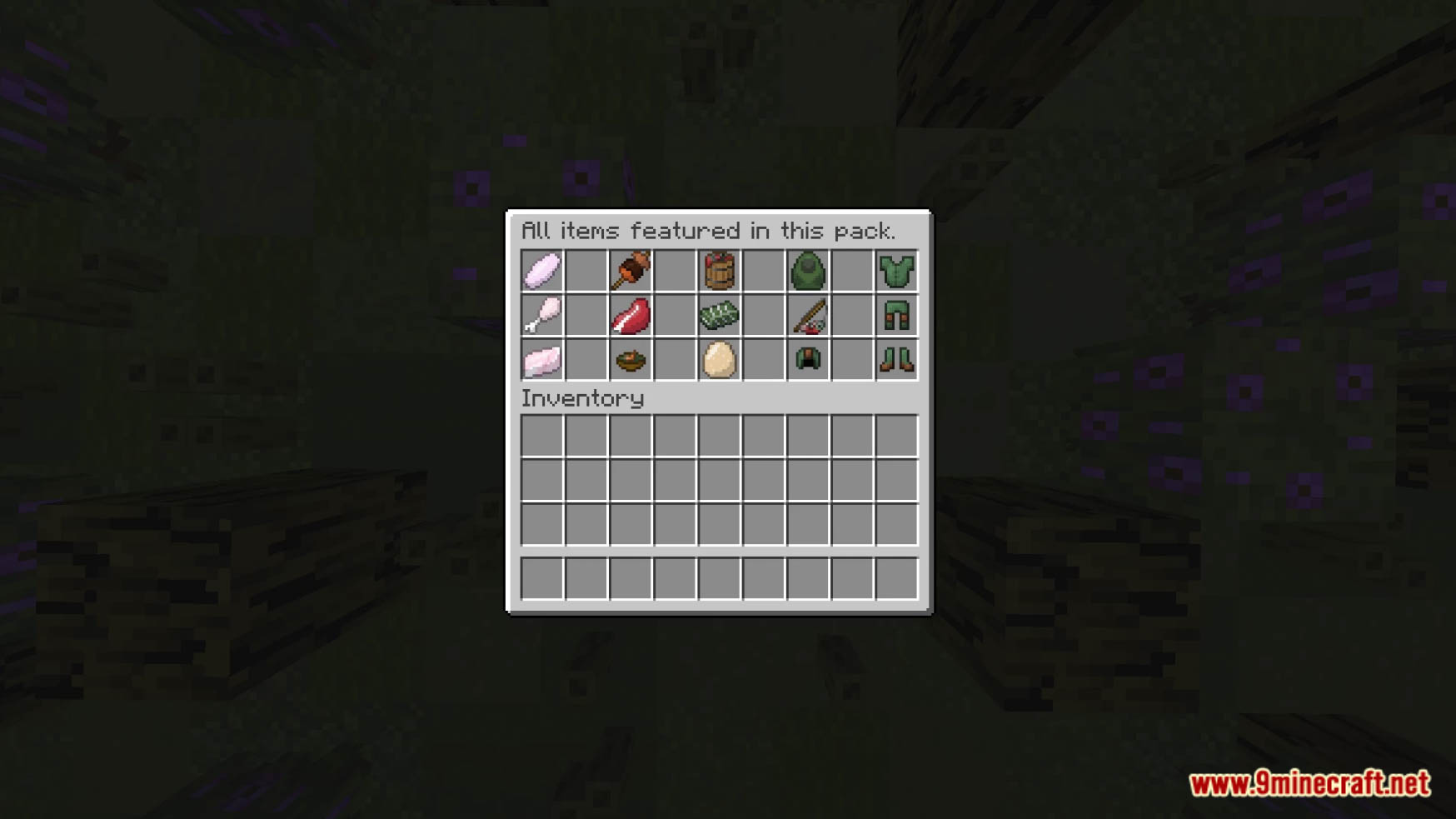Image resolution: width=1456 pixels, height=819 pixels.
Task: Click the title 'All items featured in this pack.'
Action: [x=710, y=232]
